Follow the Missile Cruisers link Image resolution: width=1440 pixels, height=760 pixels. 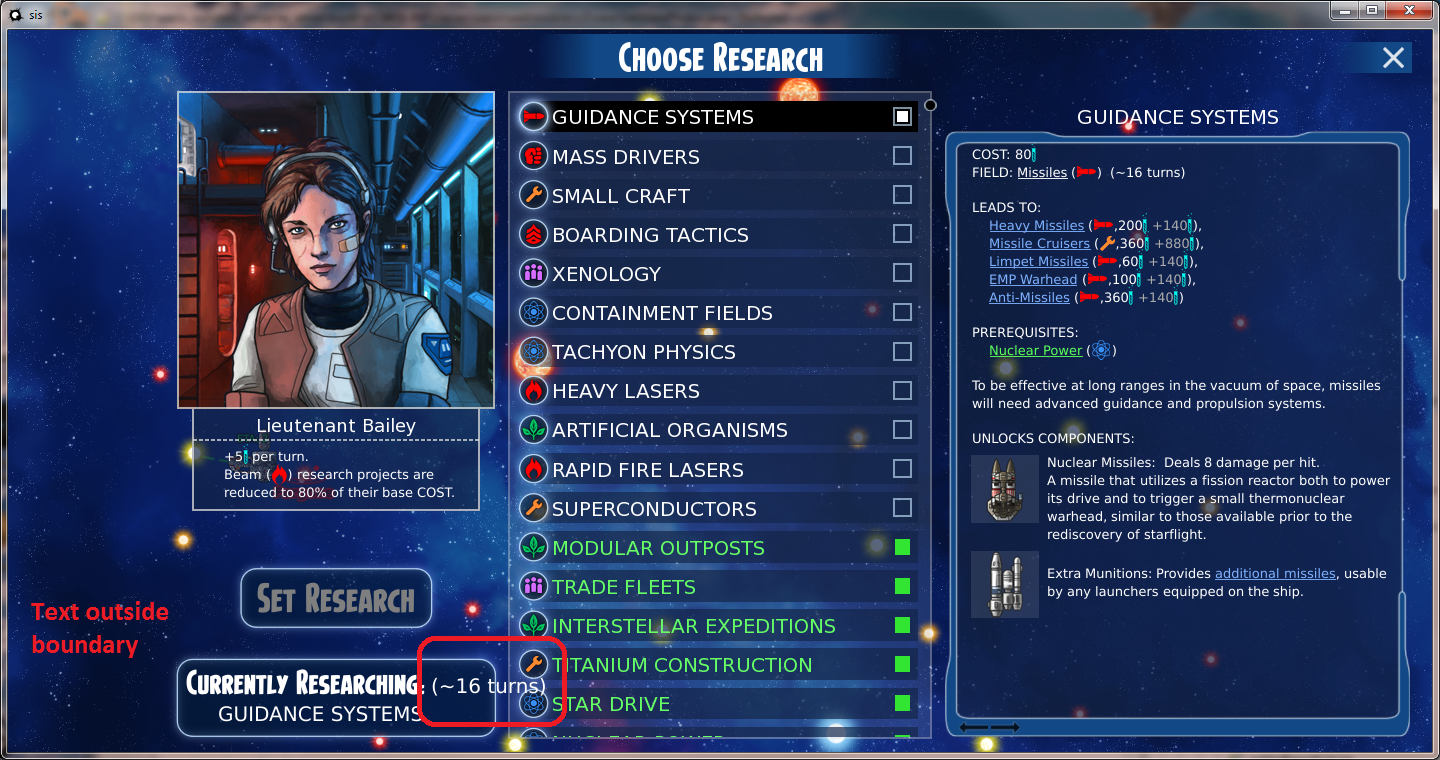pyautogui.click(x=1039, y=244)
